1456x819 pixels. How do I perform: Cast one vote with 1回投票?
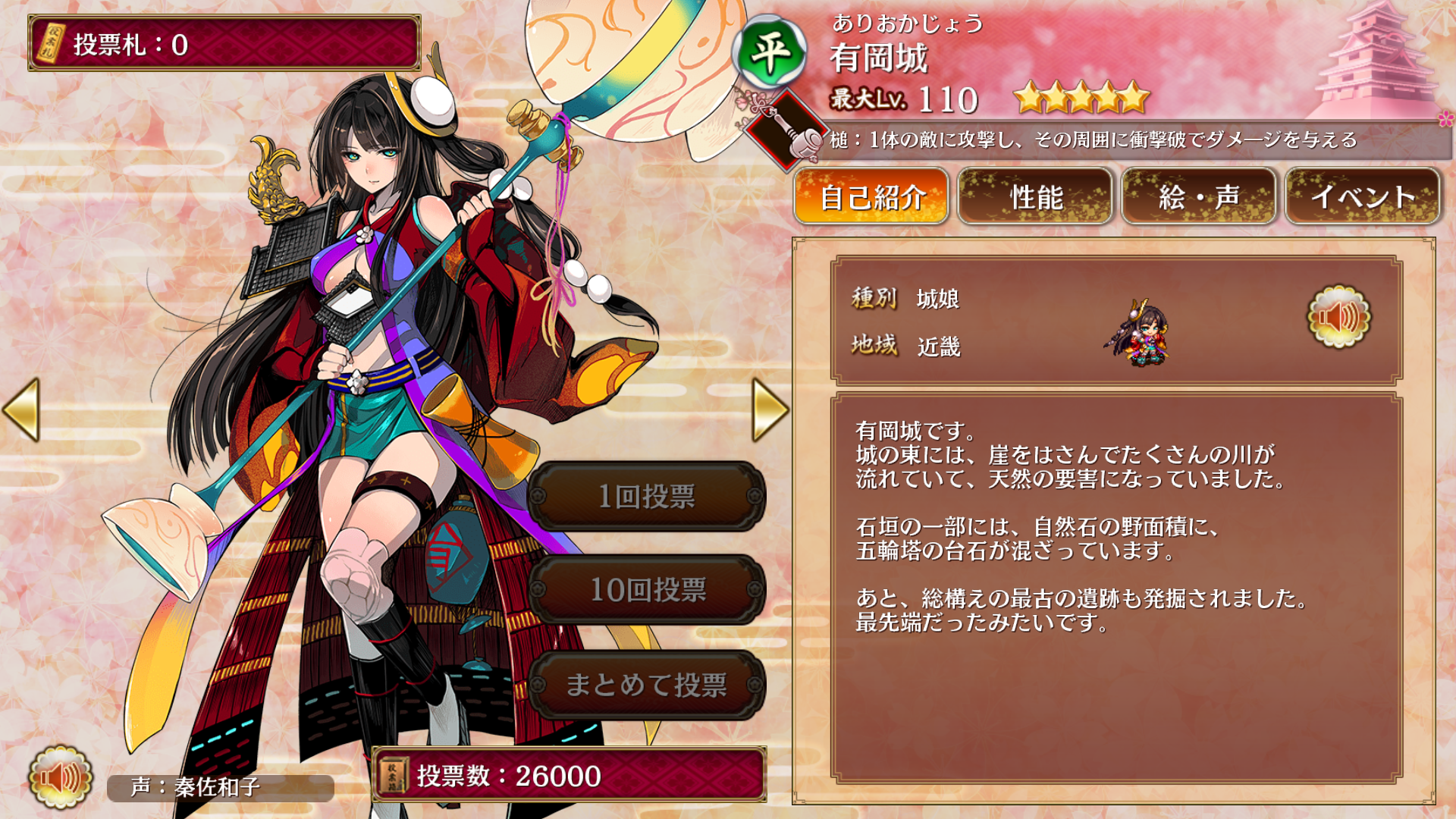(x=647, y=497)
